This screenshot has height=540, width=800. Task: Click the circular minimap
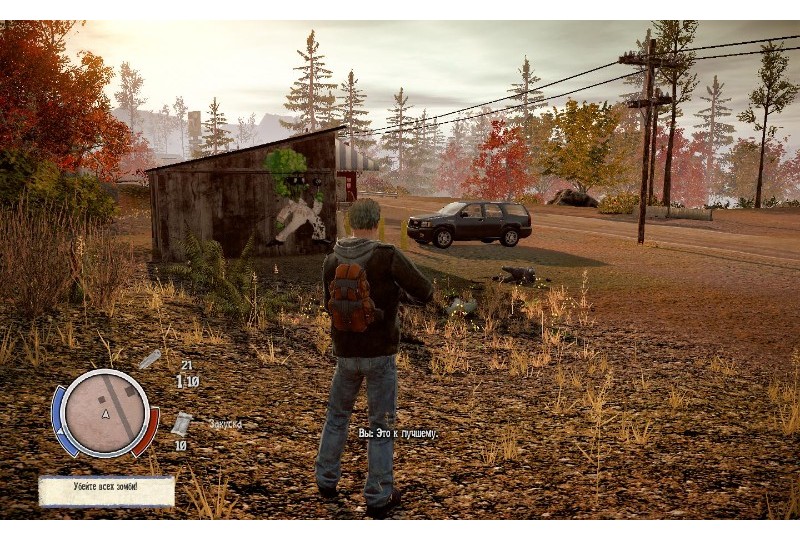(x=105, y=413)
